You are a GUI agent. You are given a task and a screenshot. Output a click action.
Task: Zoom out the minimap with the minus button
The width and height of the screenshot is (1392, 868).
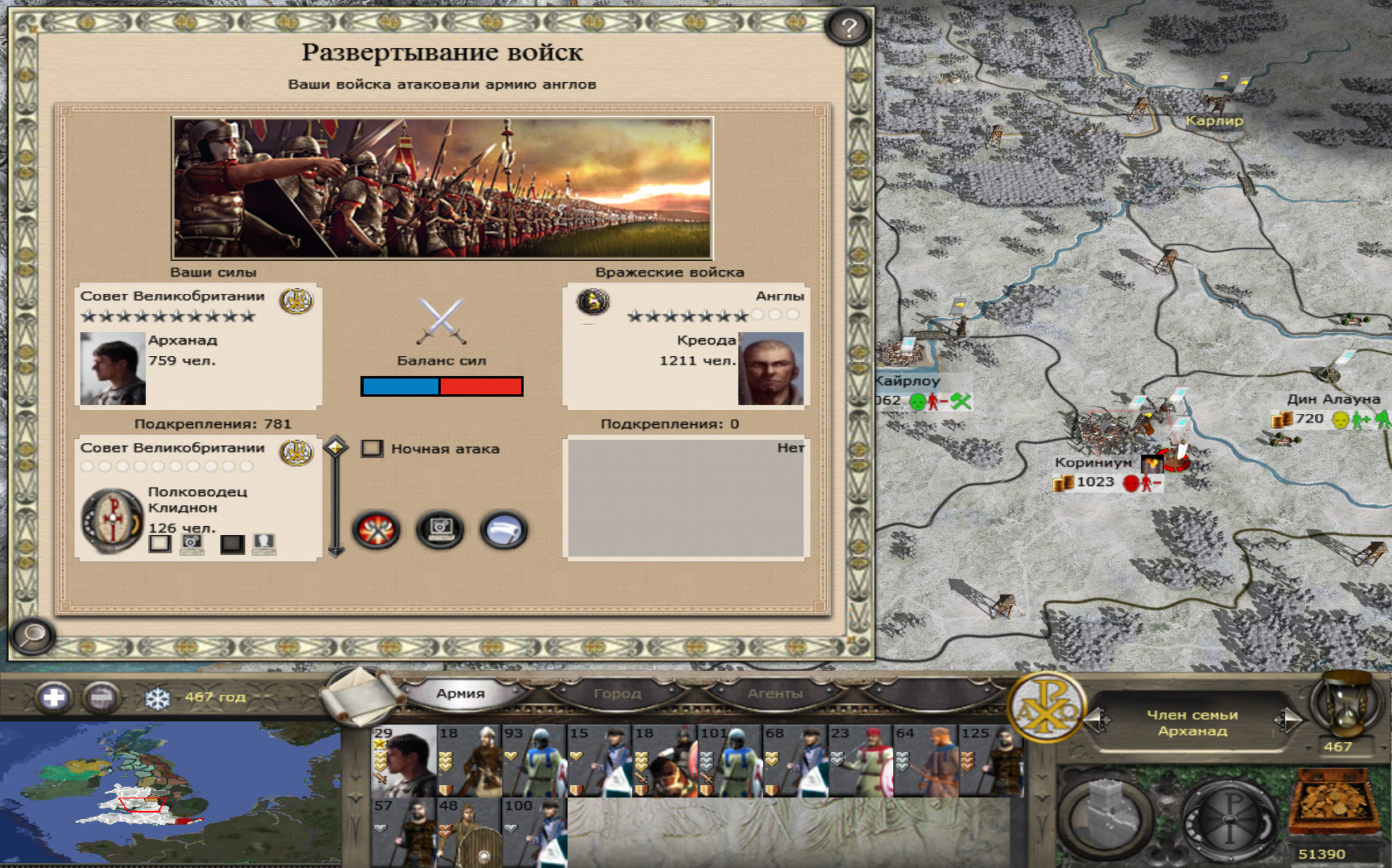tap(101, 697)
